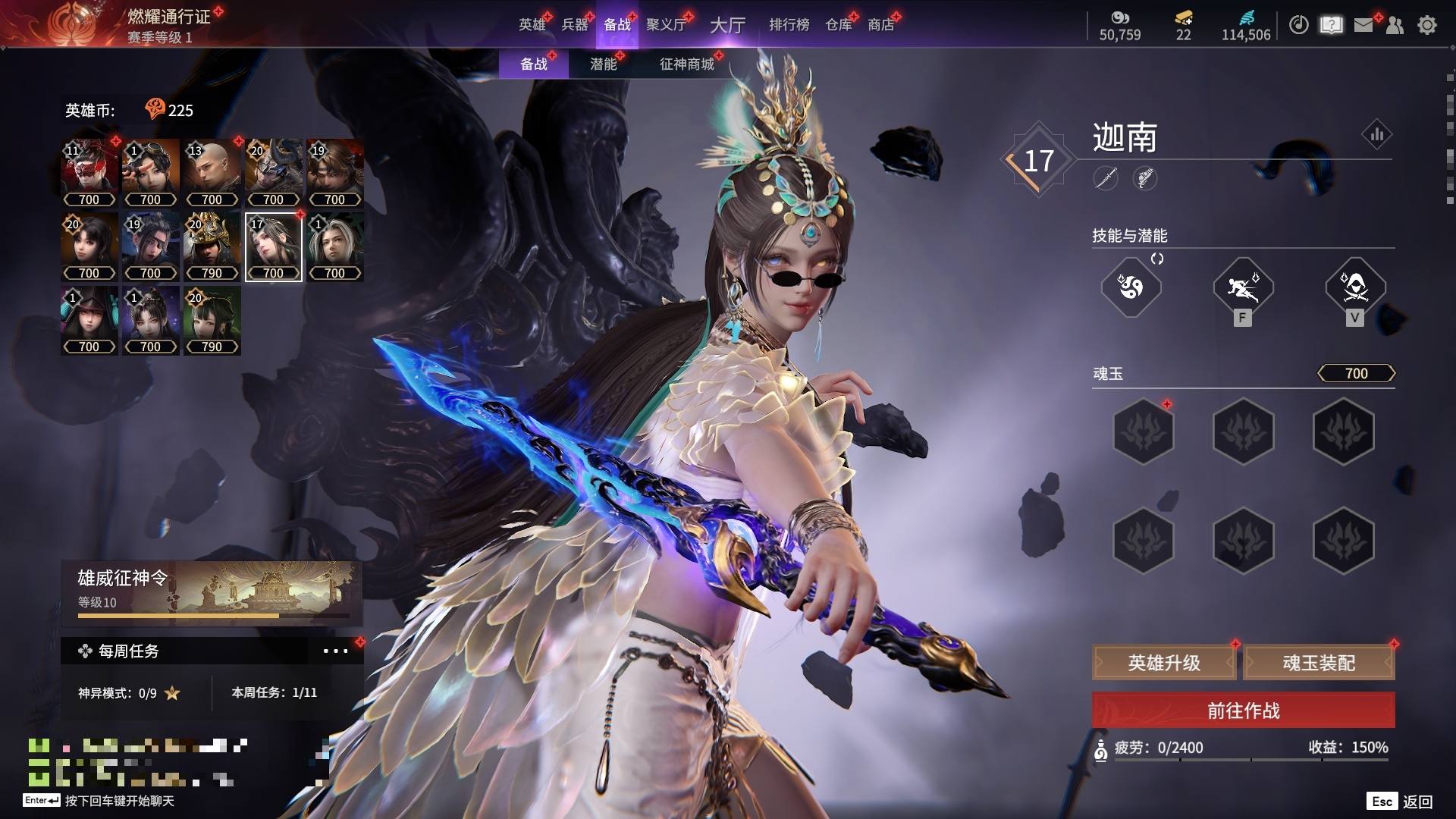
Task: Open the 商店 shop
Action: click(880, 25)
